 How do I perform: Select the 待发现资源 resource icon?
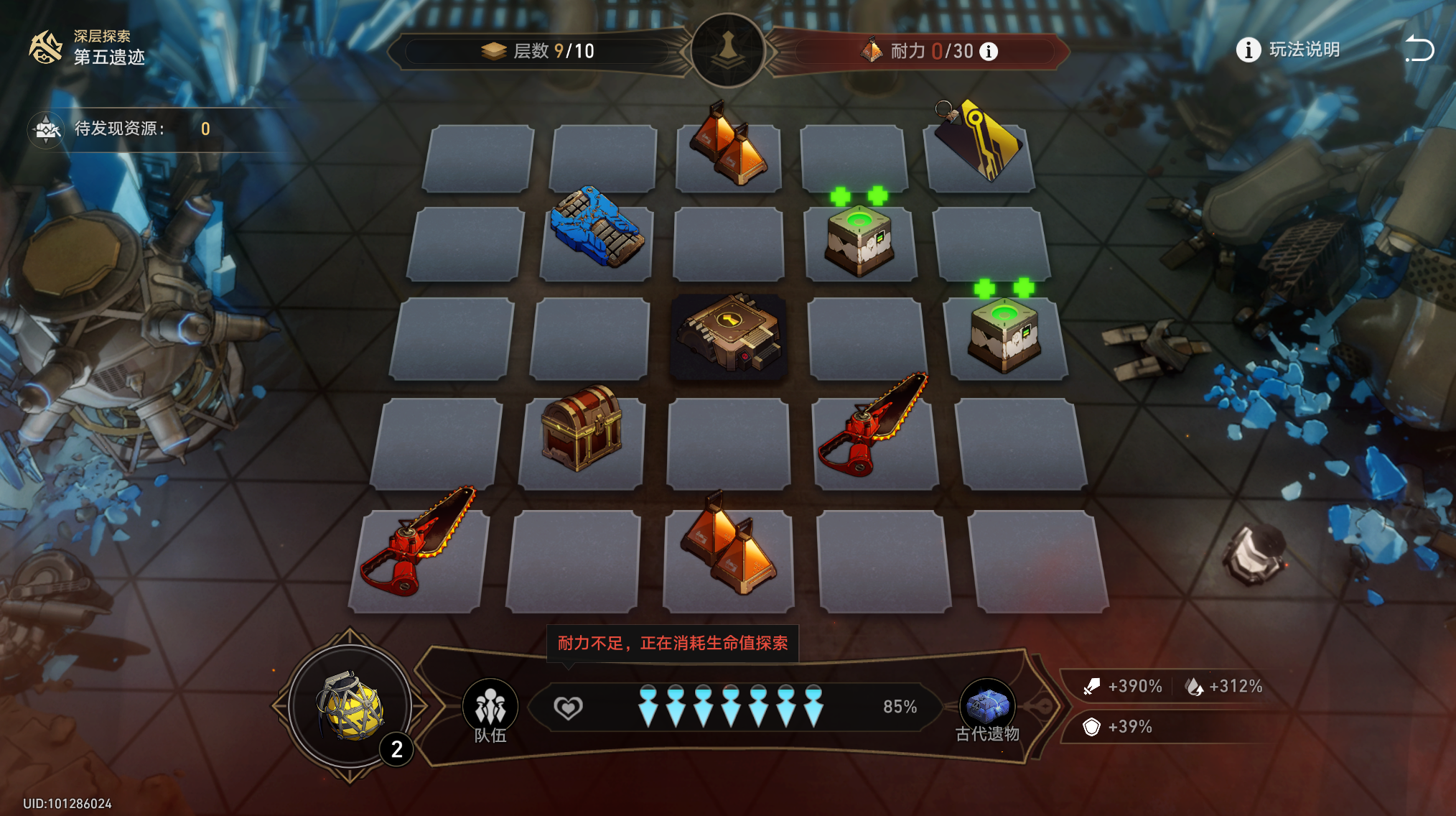coord(46,129)
